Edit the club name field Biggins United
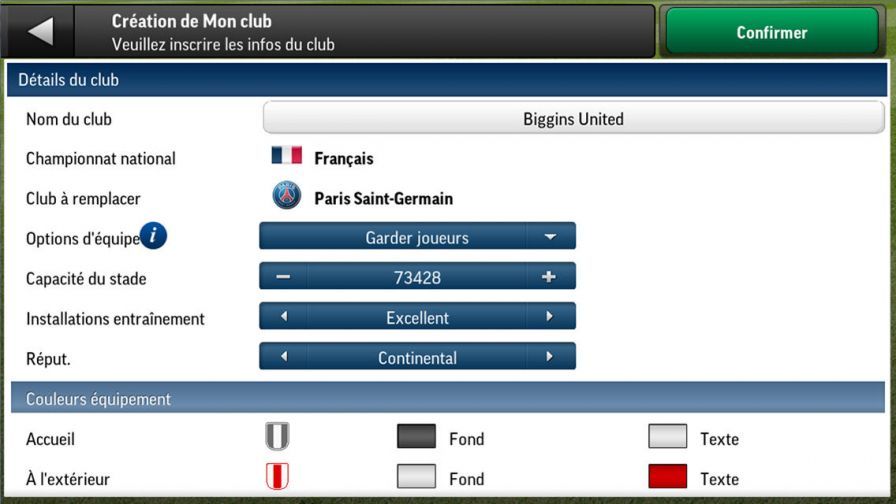This screenshot has height=504, width=896. tap(573, 119)
